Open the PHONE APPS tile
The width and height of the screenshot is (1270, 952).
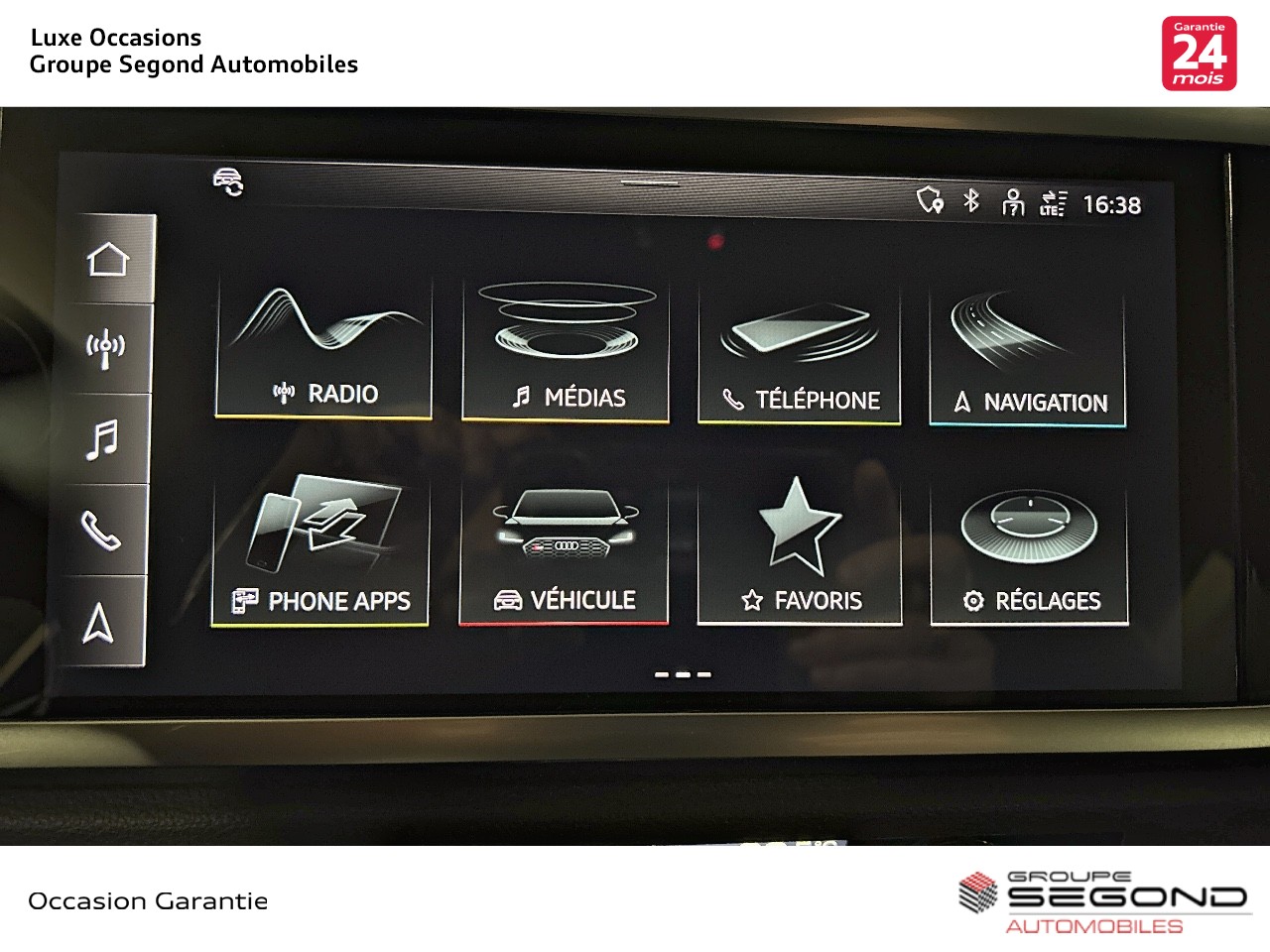click(320, 550)
